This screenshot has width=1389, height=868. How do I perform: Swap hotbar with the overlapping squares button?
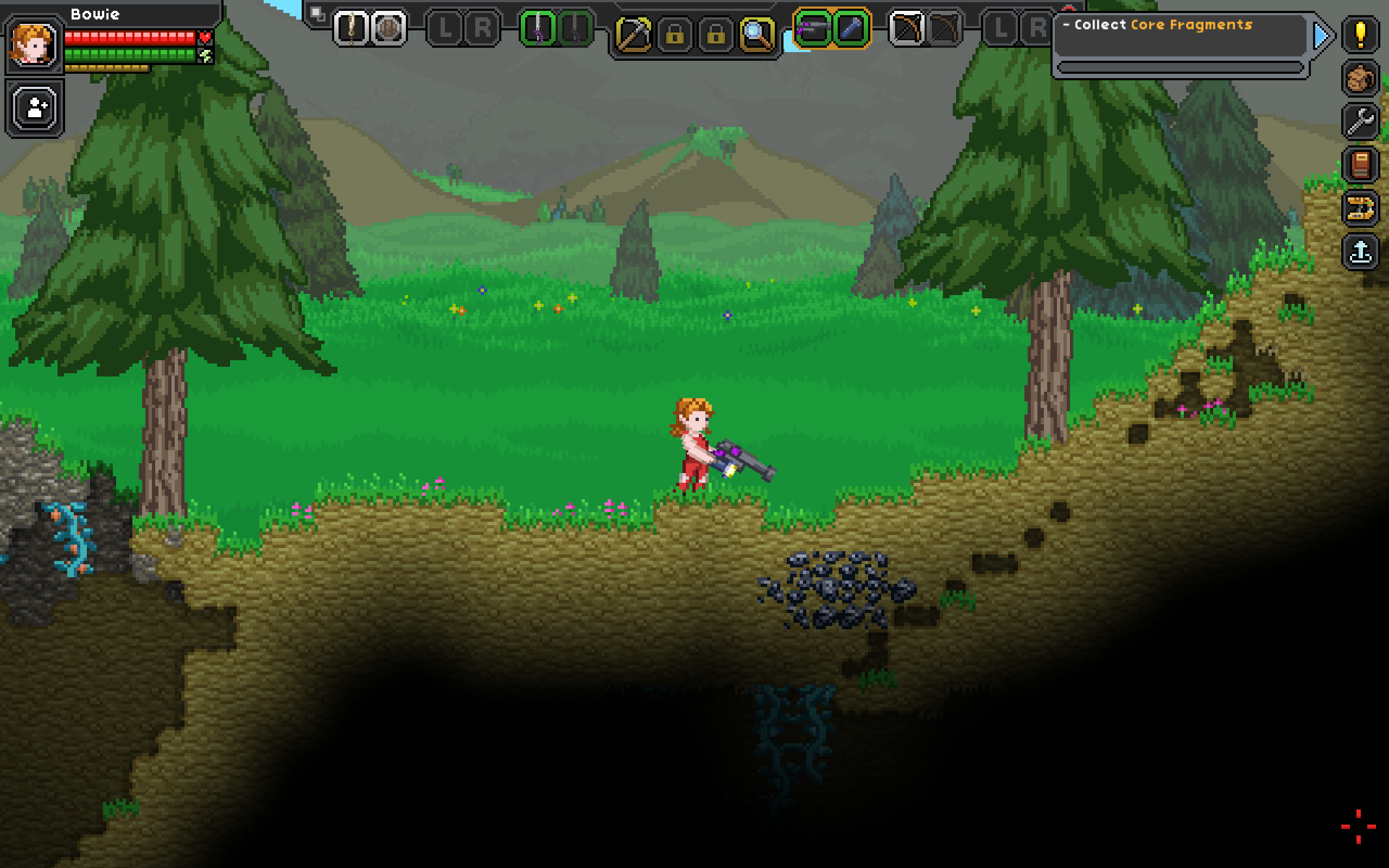pos(317,14)
